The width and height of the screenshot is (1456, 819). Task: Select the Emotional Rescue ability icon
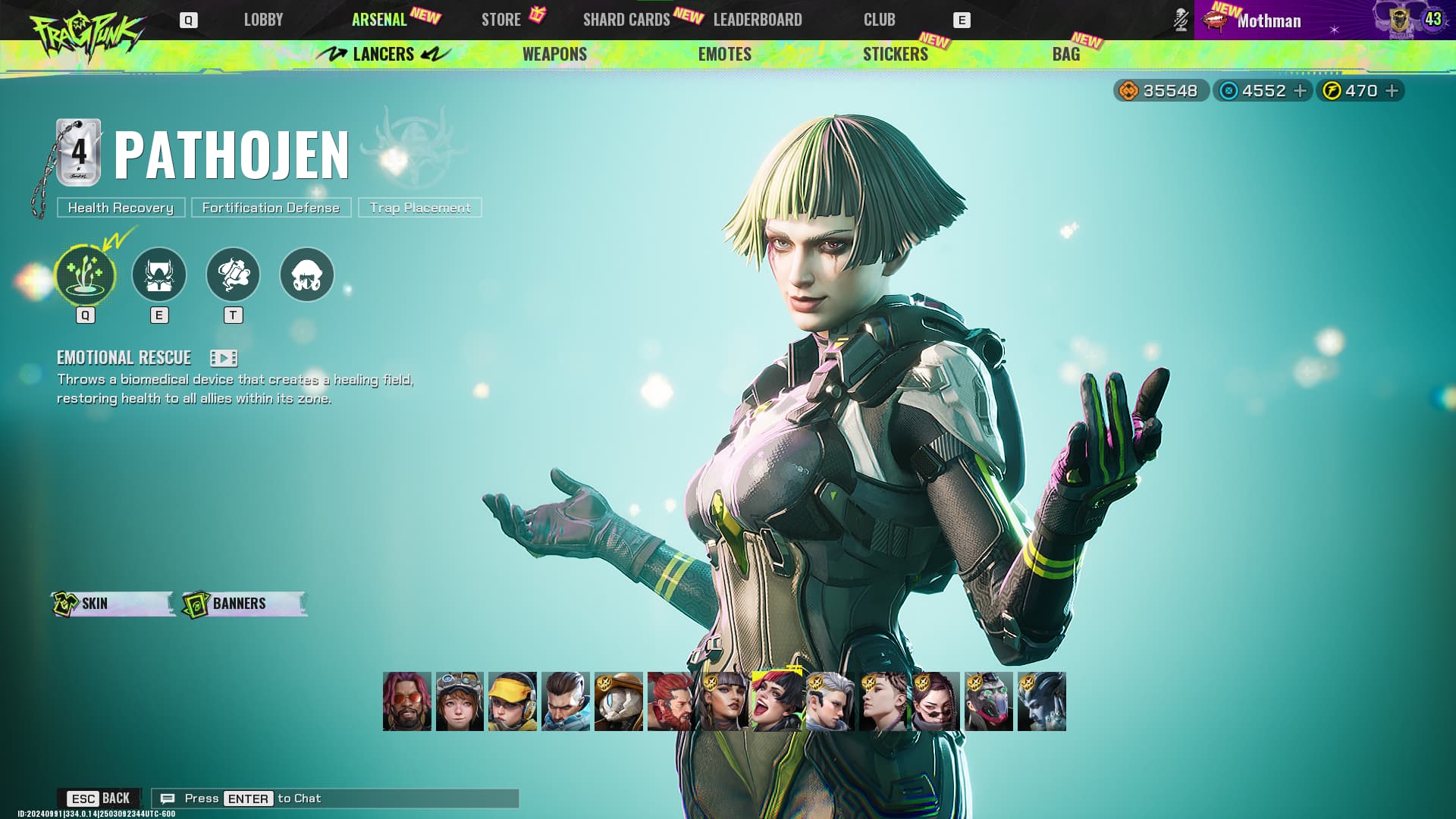(x=85, y=275)
